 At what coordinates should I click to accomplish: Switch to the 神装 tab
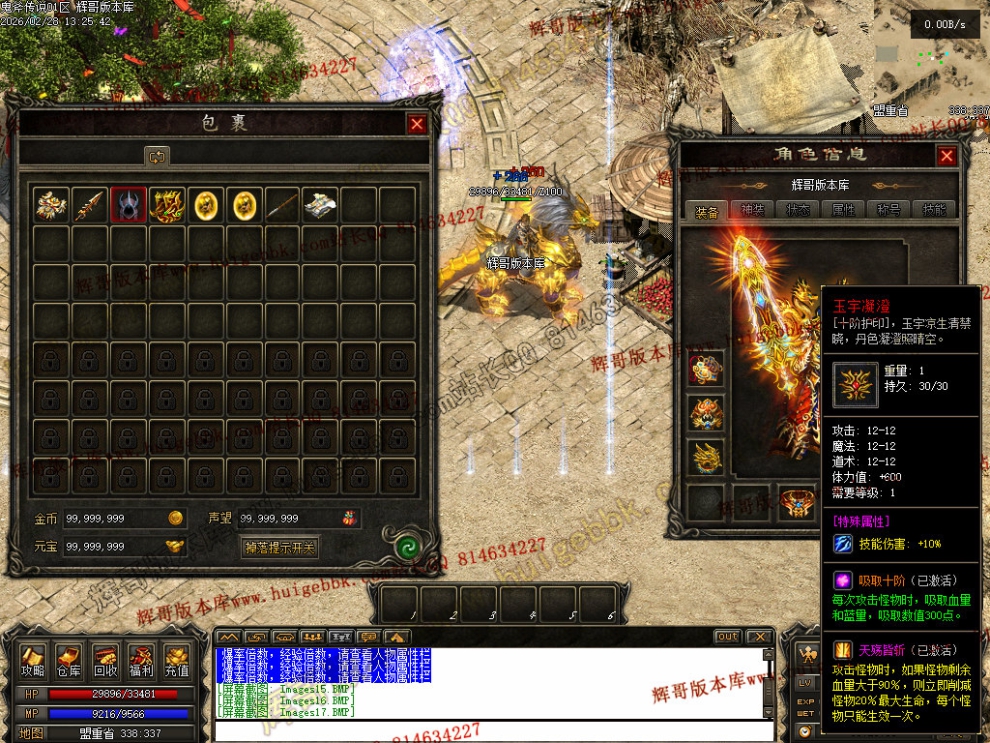(x=751, y=211)
